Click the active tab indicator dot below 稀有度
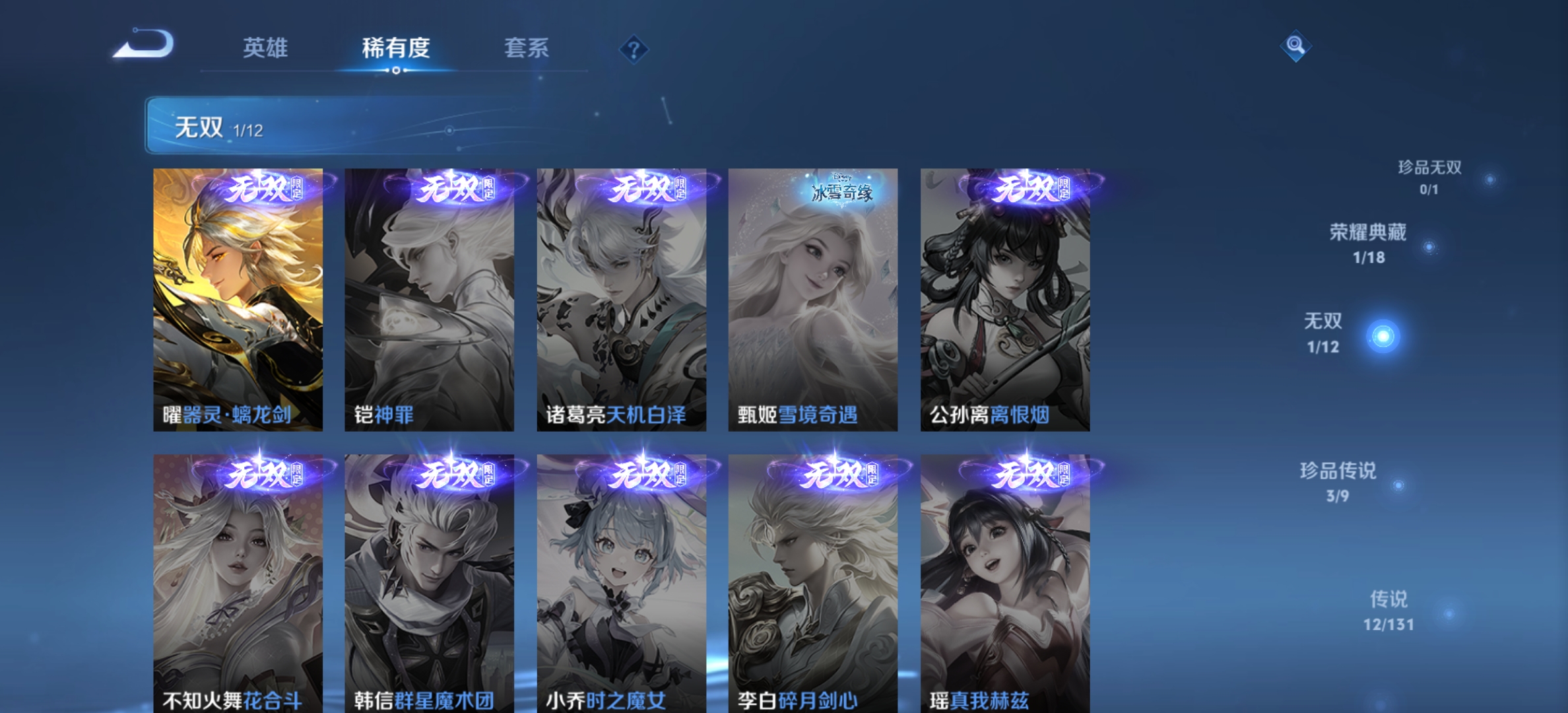1568x713 pixels. point(397,72)
